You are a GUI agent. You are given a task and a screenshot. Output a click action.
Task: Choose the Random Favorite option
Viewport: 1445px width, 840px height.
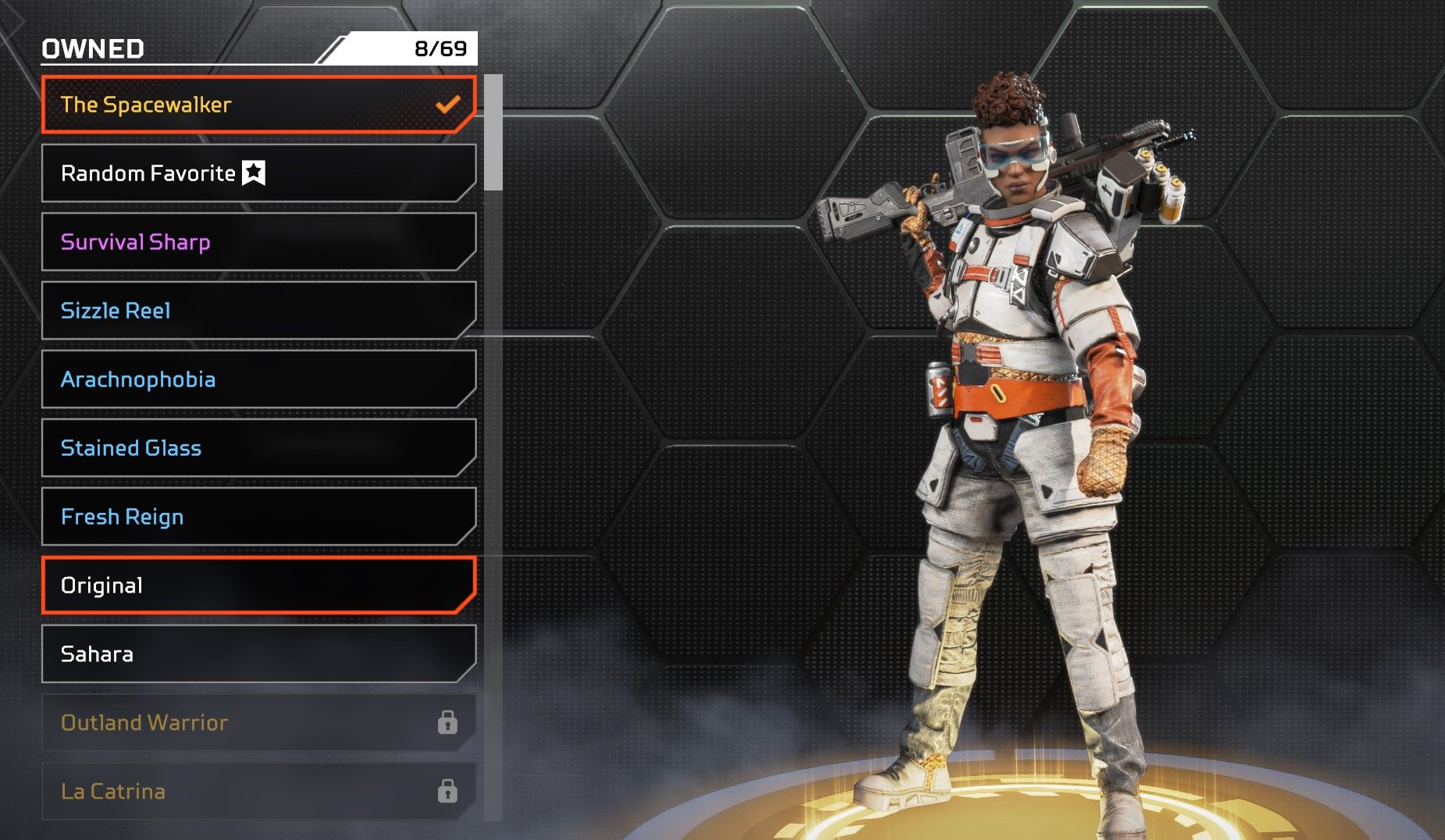pos(258,173)
